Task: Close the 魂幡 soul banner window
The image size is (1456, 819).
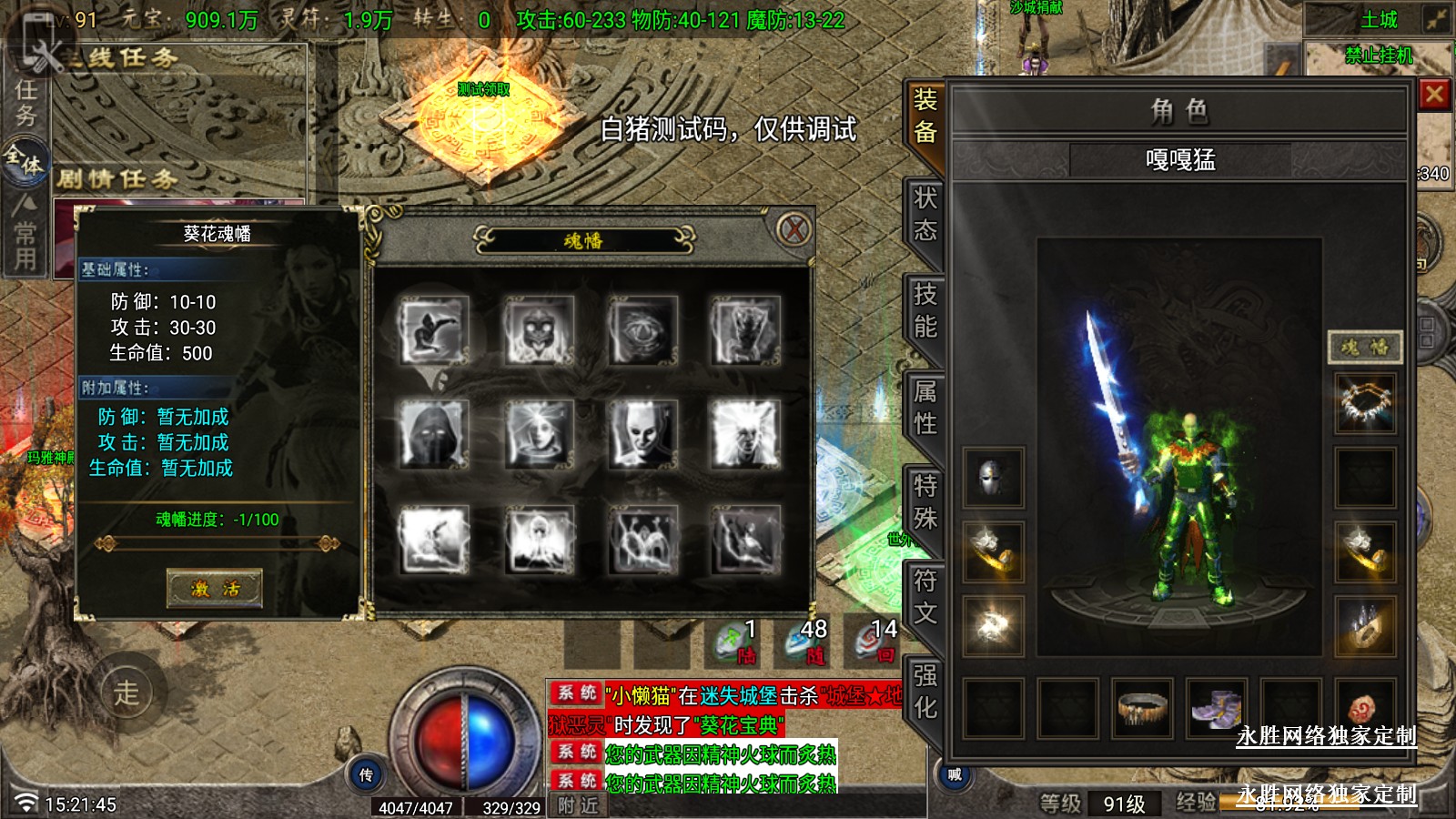Action: click(x=794, y=229)
